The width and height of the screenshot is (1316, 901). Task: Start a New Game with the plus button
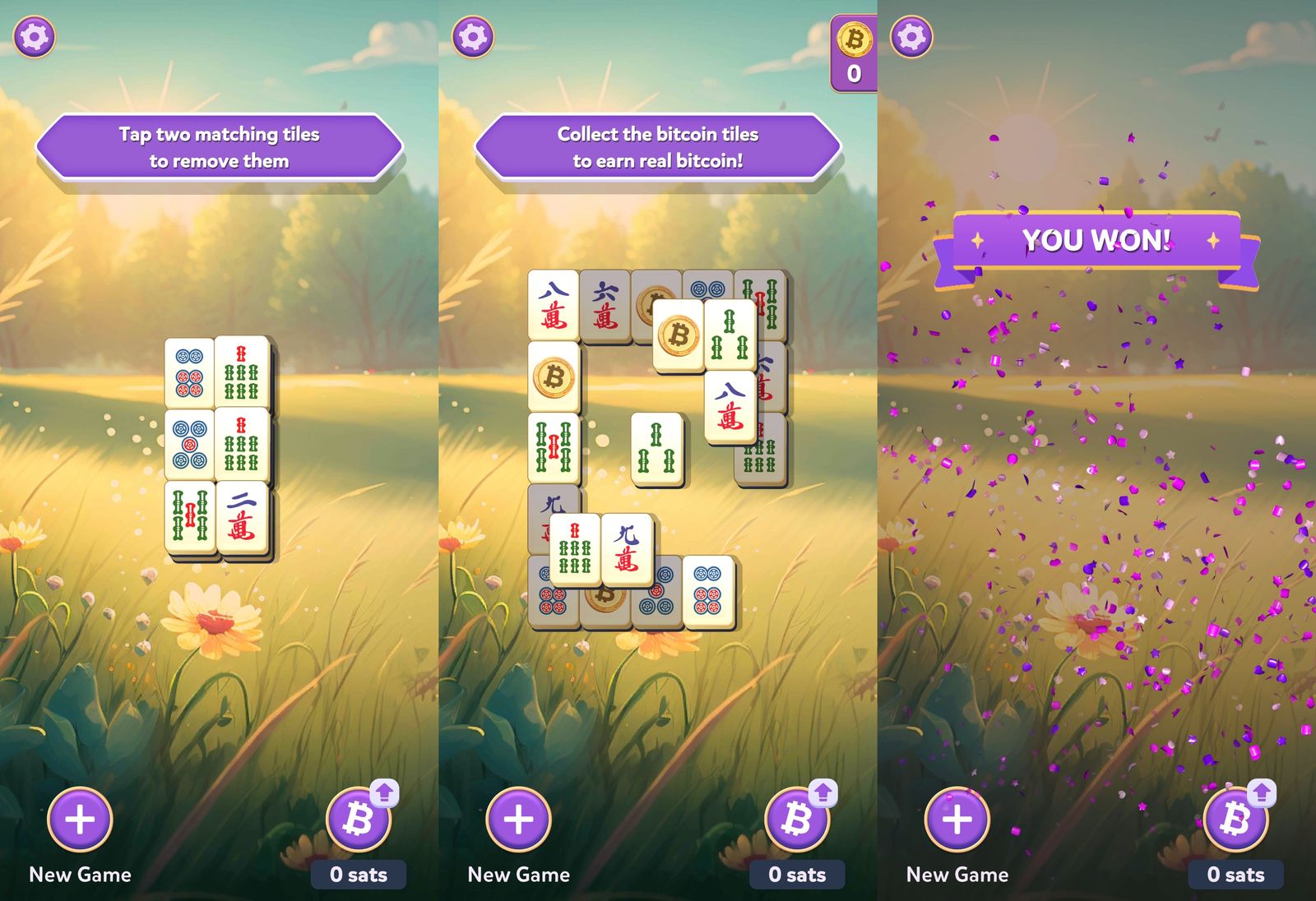point(79,818)
